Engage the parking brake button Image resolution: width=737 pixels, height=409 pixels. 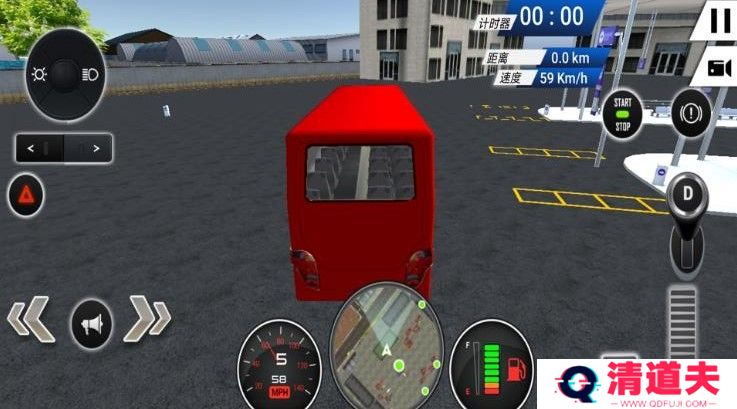690,108
